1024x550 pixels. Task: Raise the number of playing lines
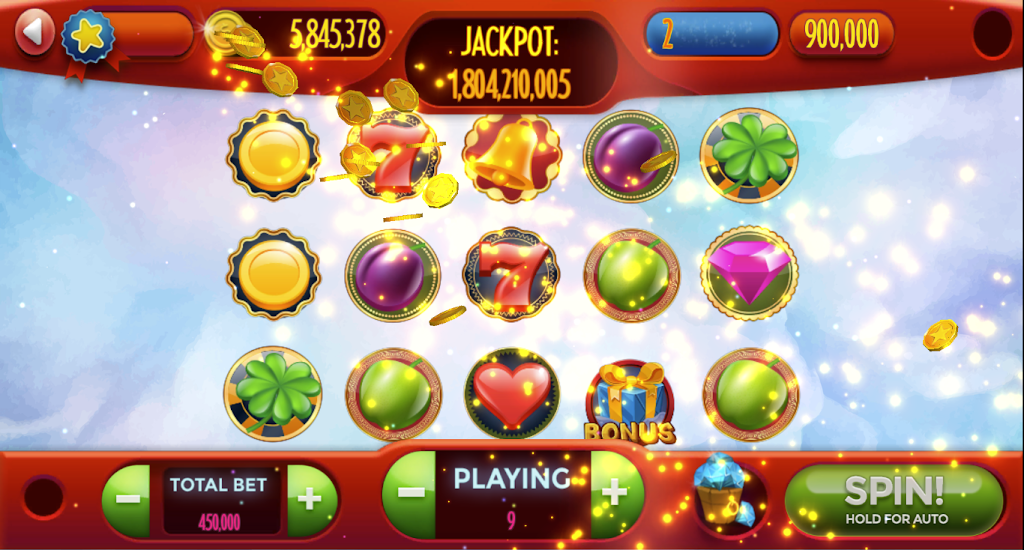(615, 492)
